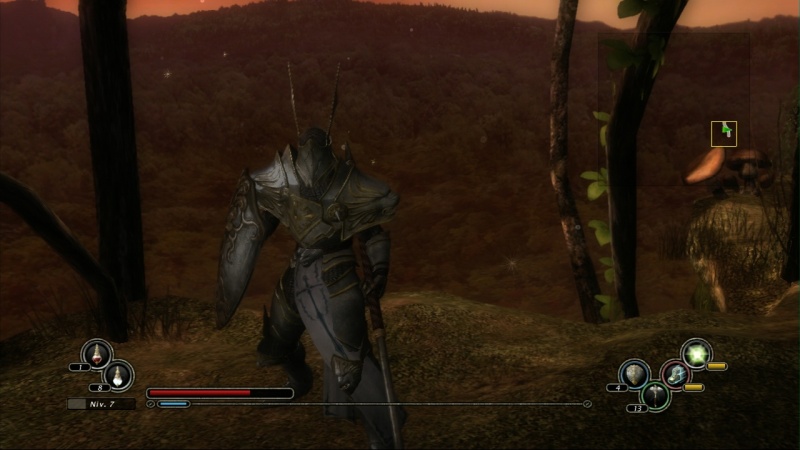
Task: Use the red health potion slot
Action: point(97,353)
